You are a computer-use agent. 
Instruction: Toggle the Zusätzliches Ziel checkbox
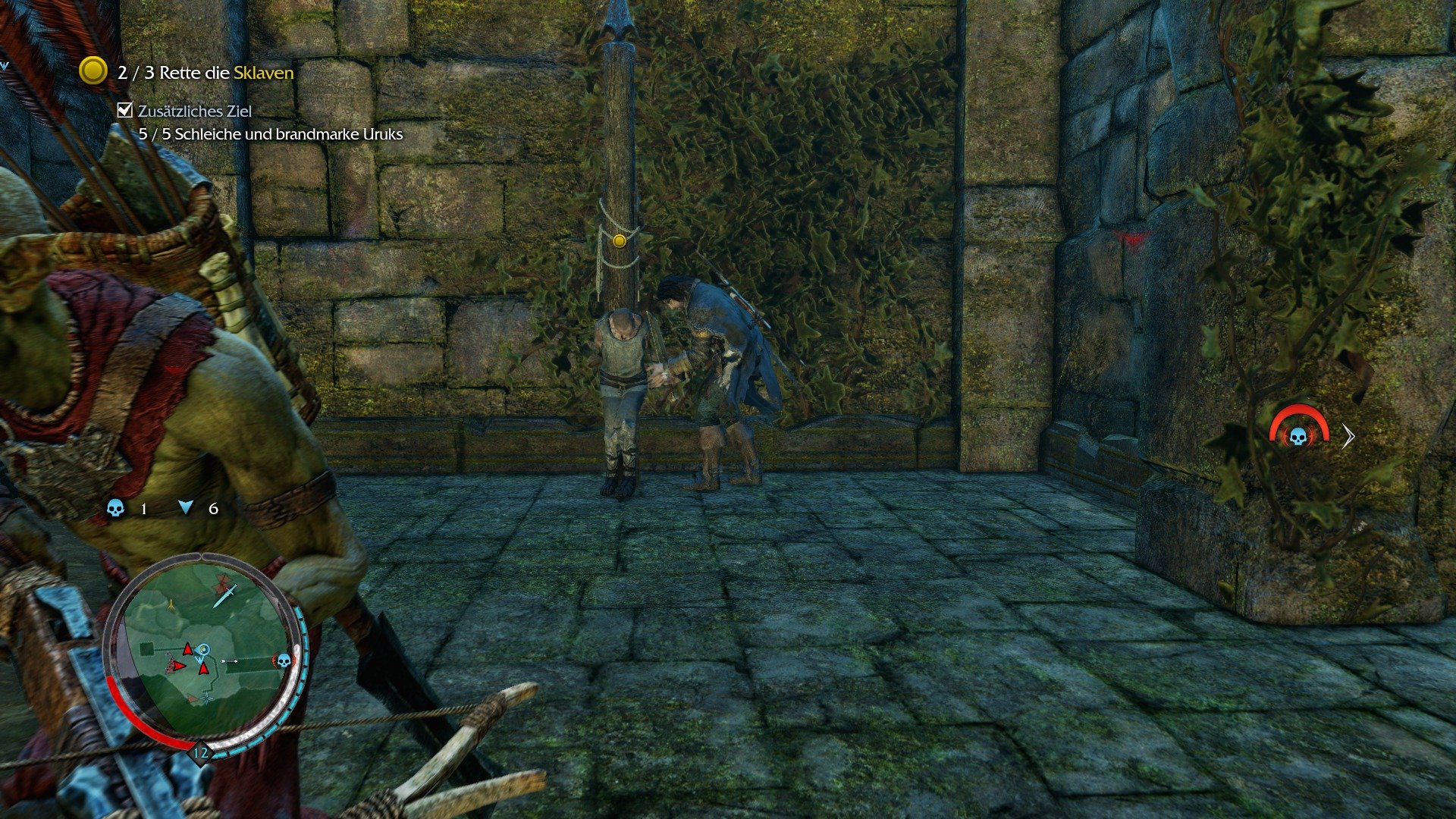click(x=124, y=110)
